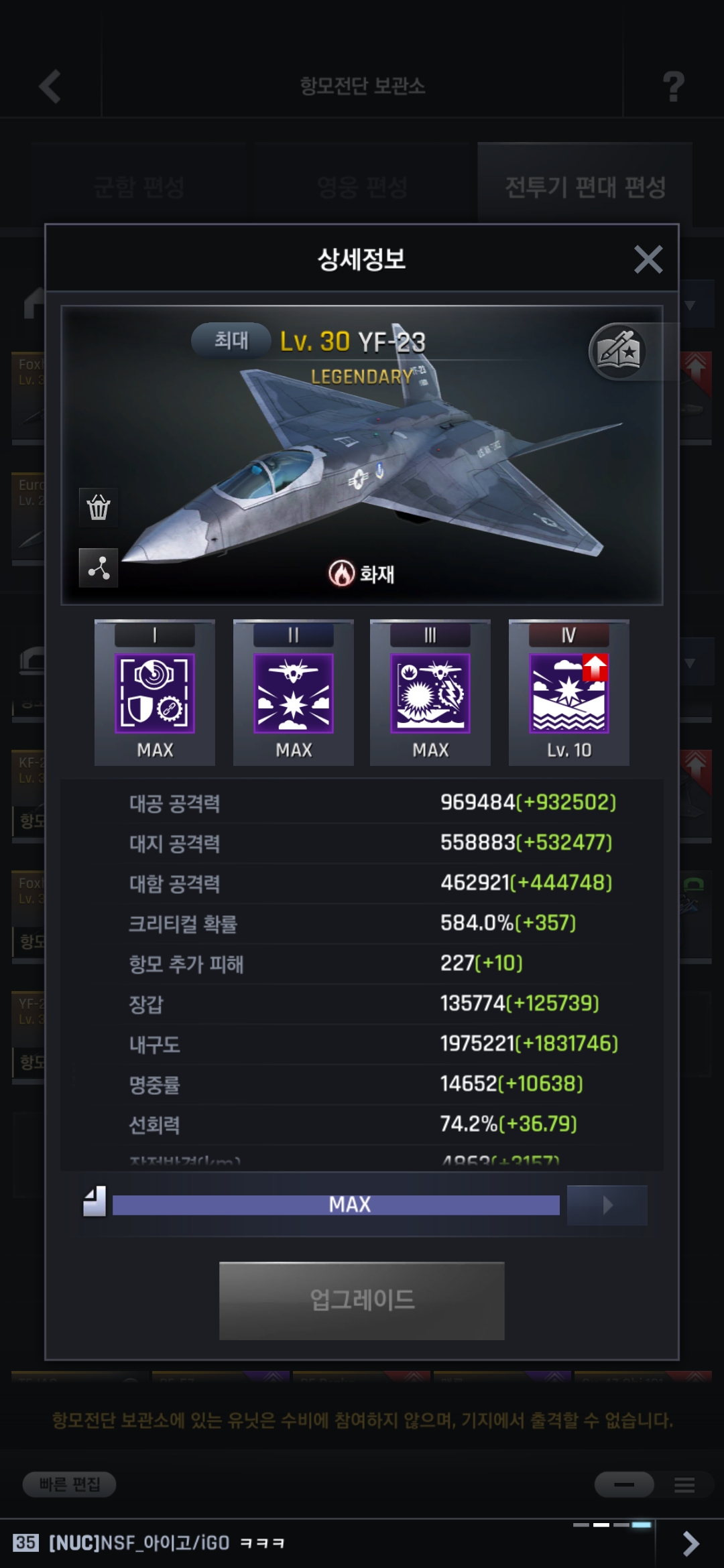This screenshot has width=724, height=1568.
Task: Switch to 전투기 편대 편성 tab
Action: (585, 186)
